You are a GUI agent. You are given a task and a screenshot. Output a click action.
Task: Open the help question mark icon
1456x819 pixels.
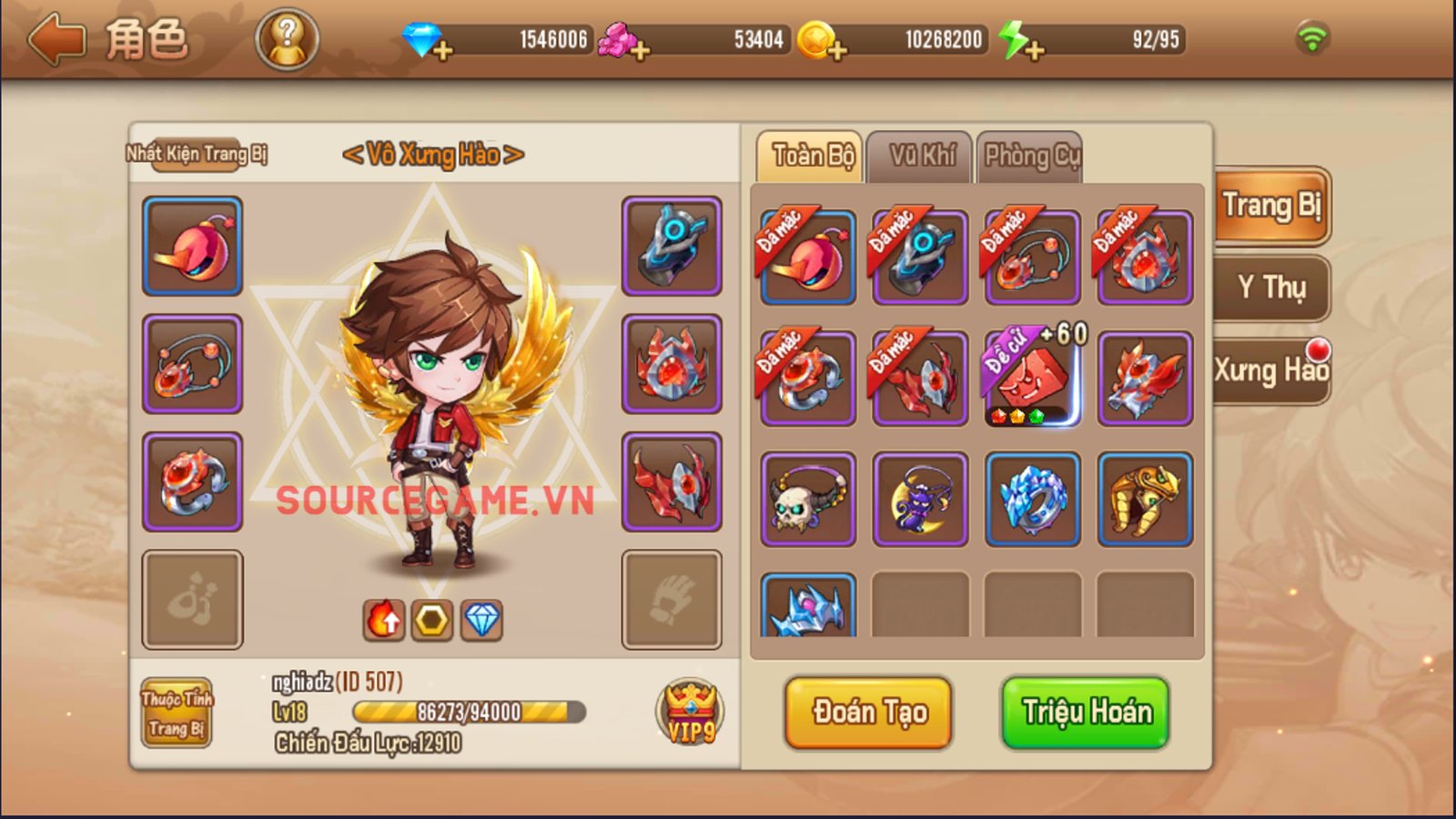pos(287,40)
